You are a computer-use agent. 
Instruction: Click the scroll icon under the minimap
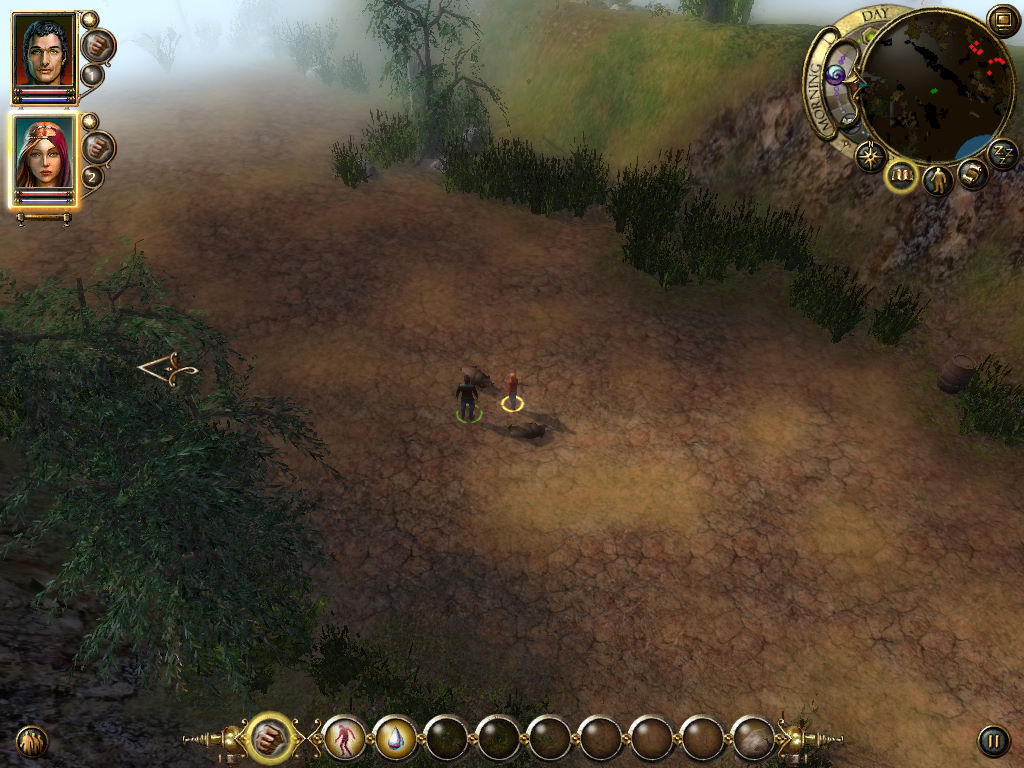point(973,174)
